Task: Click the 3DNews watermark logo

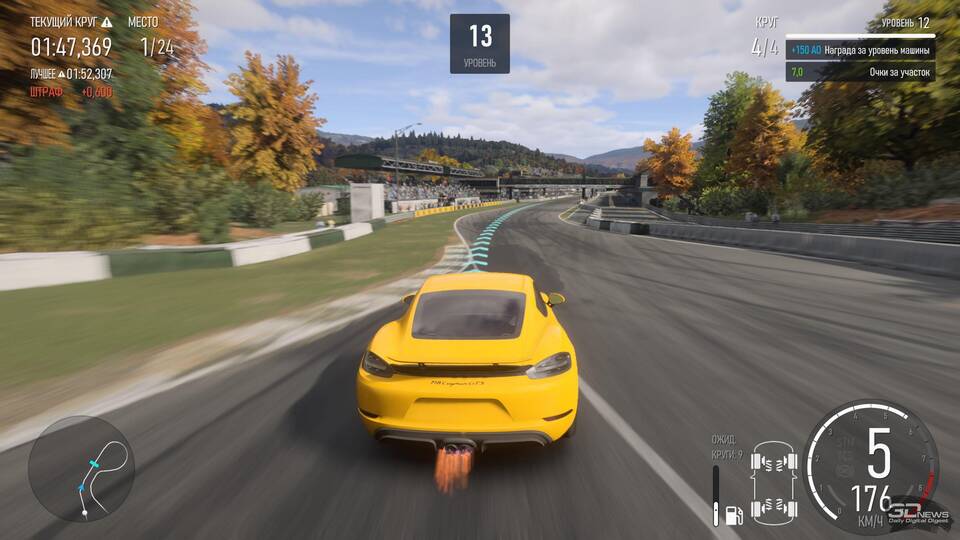Action: 919,513
